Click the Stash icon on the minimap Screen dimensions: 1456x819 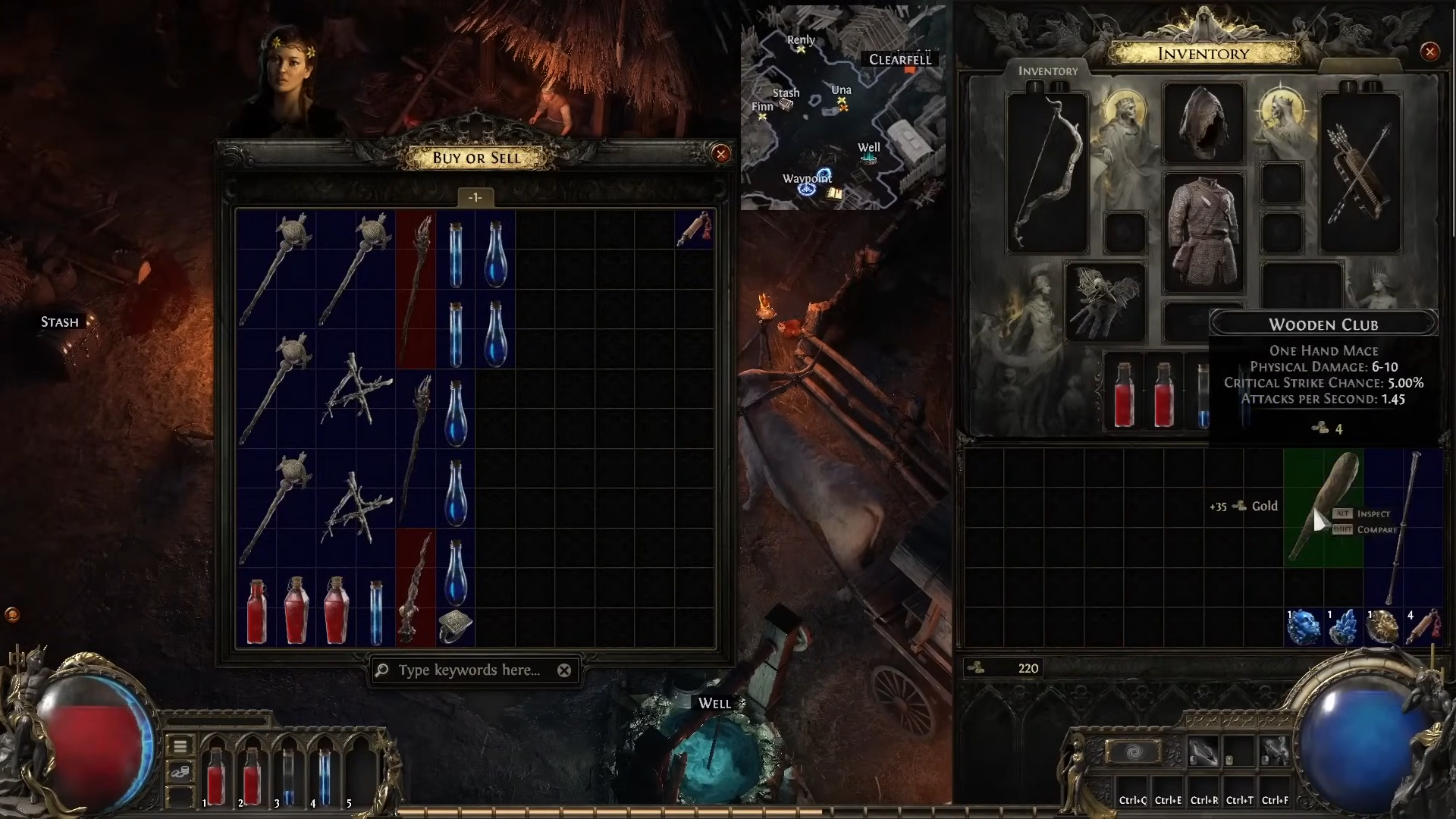tap(787, 104)
